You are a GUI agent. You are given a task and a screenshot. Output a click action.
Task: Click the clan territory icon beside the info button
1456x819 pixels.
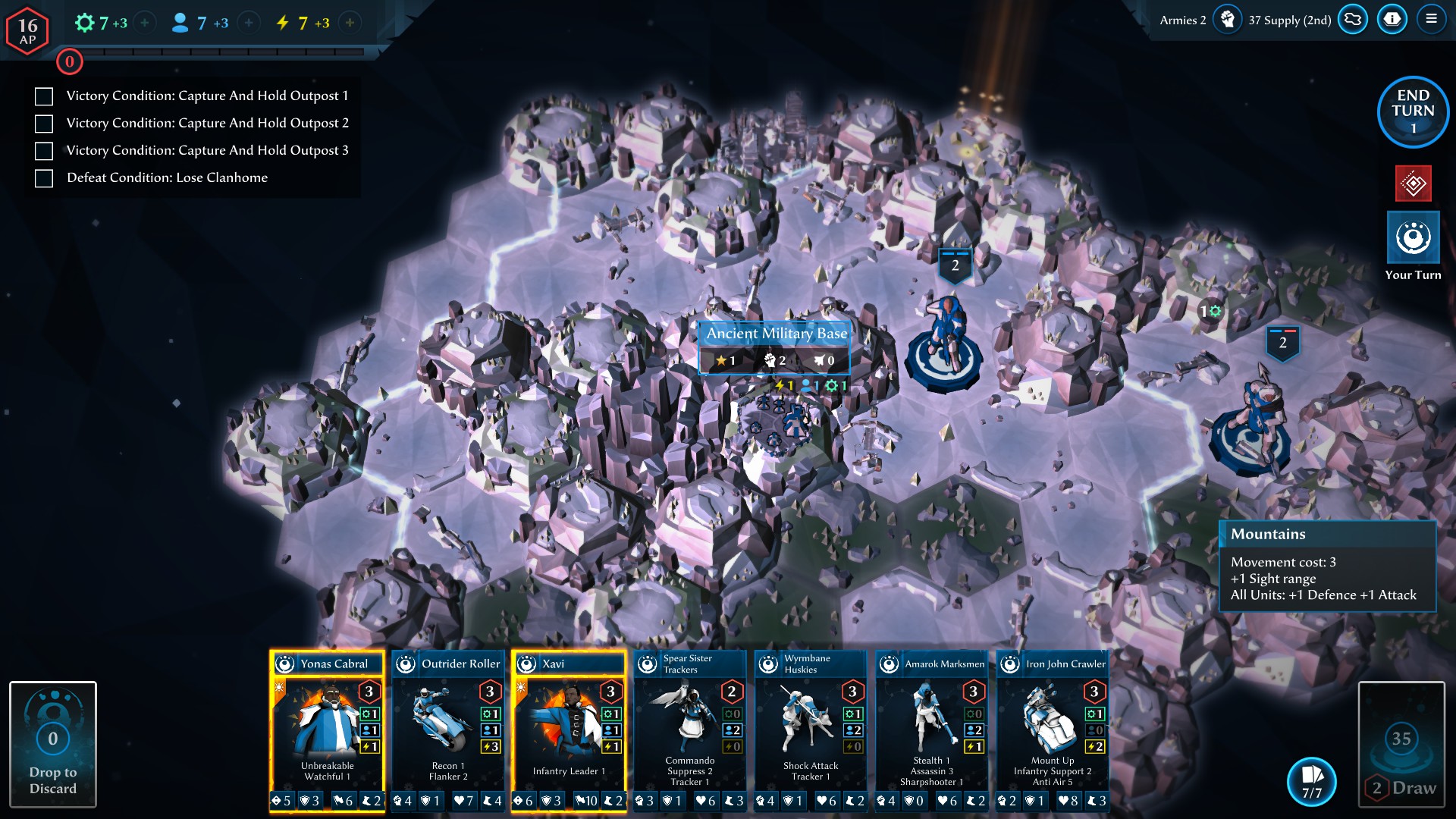(x=1353, y=20)
